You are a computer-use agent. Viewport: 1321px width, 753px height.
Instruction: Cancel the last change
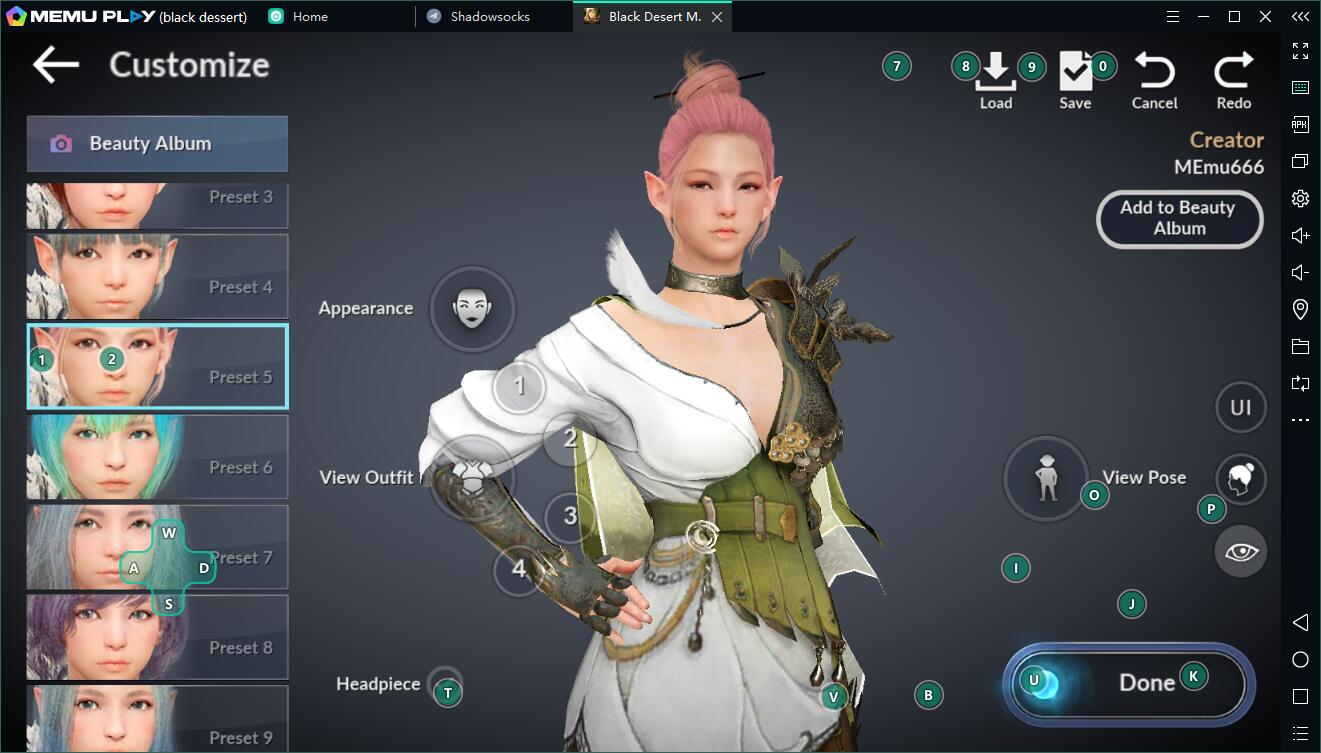(x=1154, y=80)
